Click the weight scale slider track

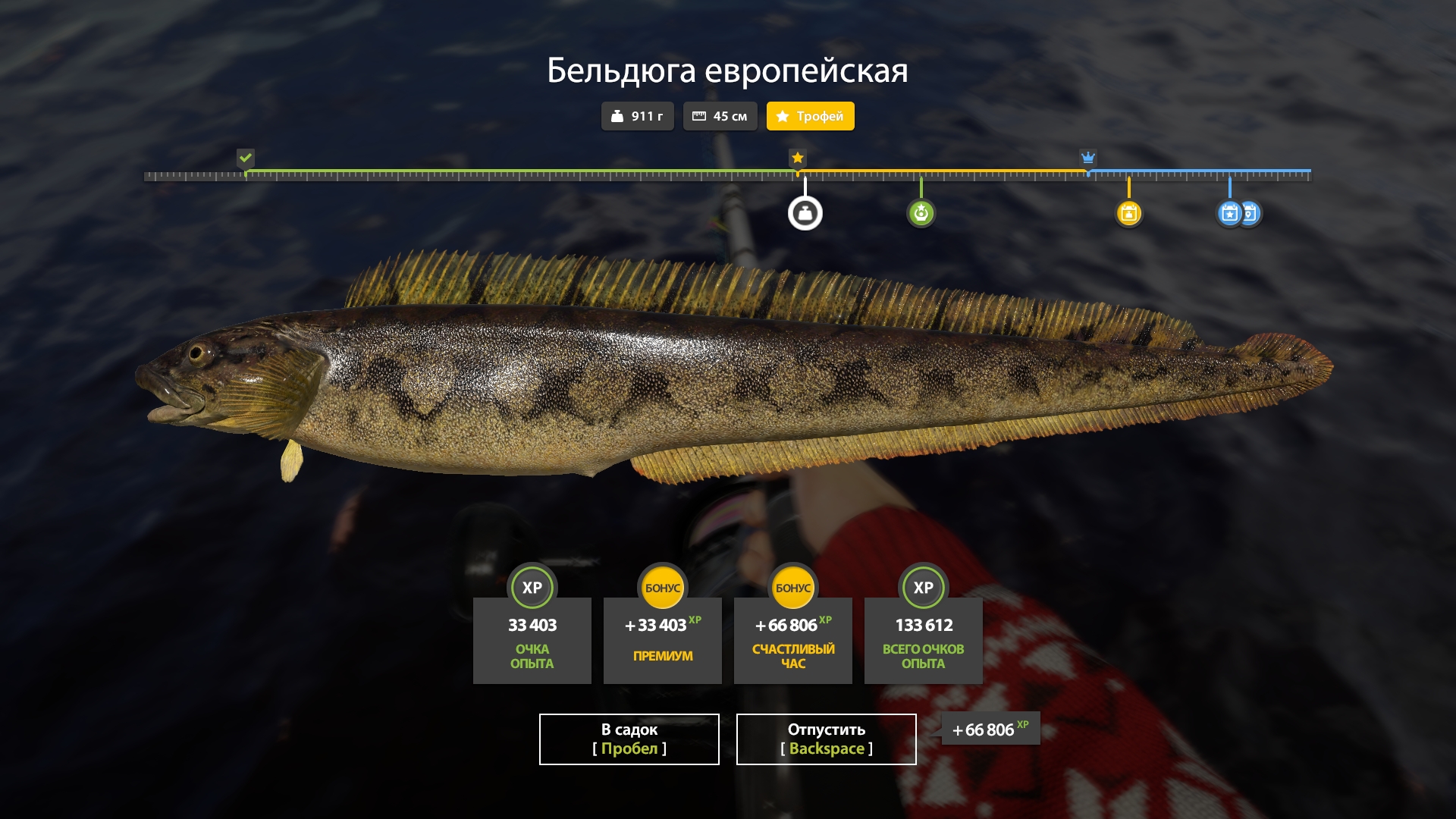[x=728, y=174]
